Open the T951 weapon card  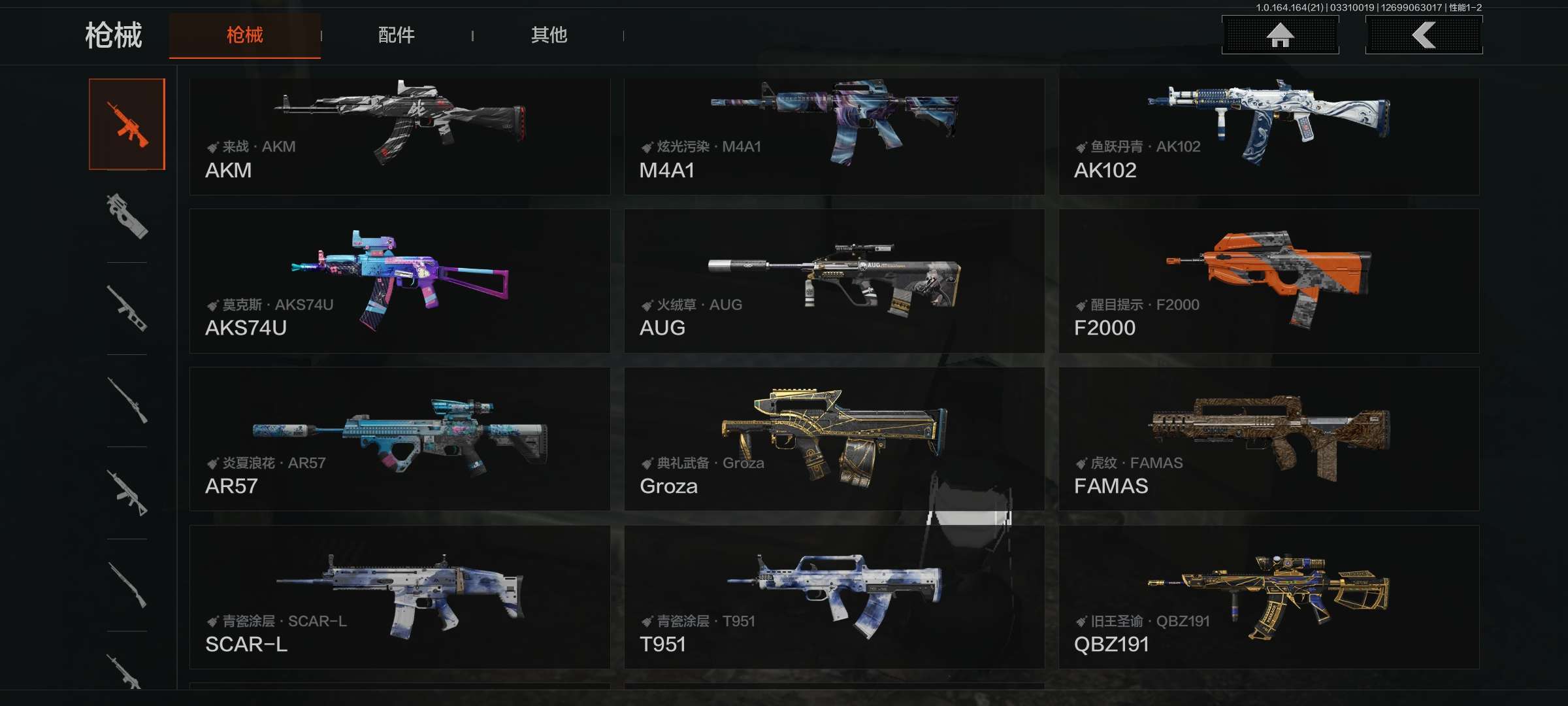[834, 597]
